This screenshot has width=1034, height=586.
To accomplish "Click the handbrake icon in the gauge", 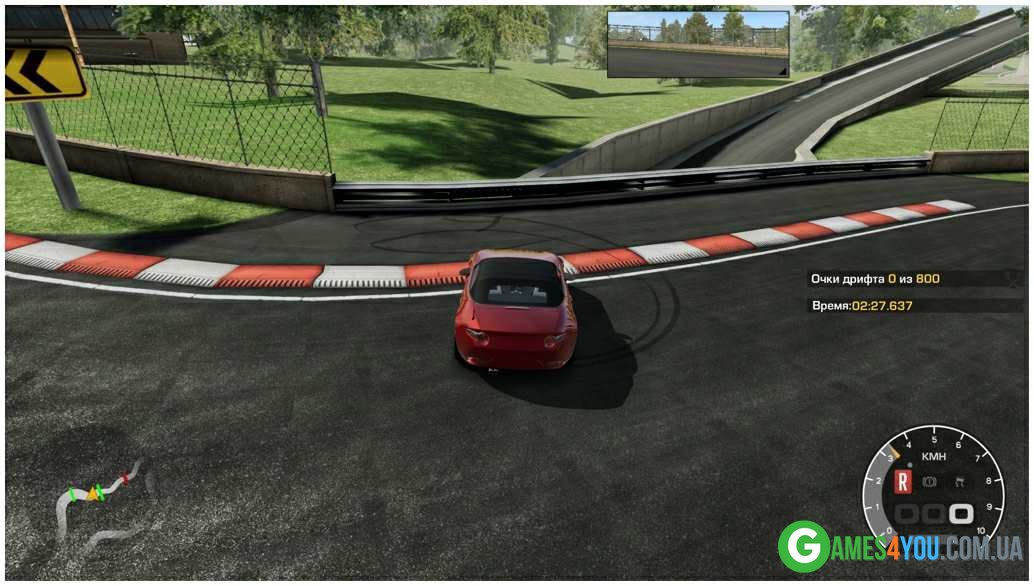I will [x=931, y=482].
